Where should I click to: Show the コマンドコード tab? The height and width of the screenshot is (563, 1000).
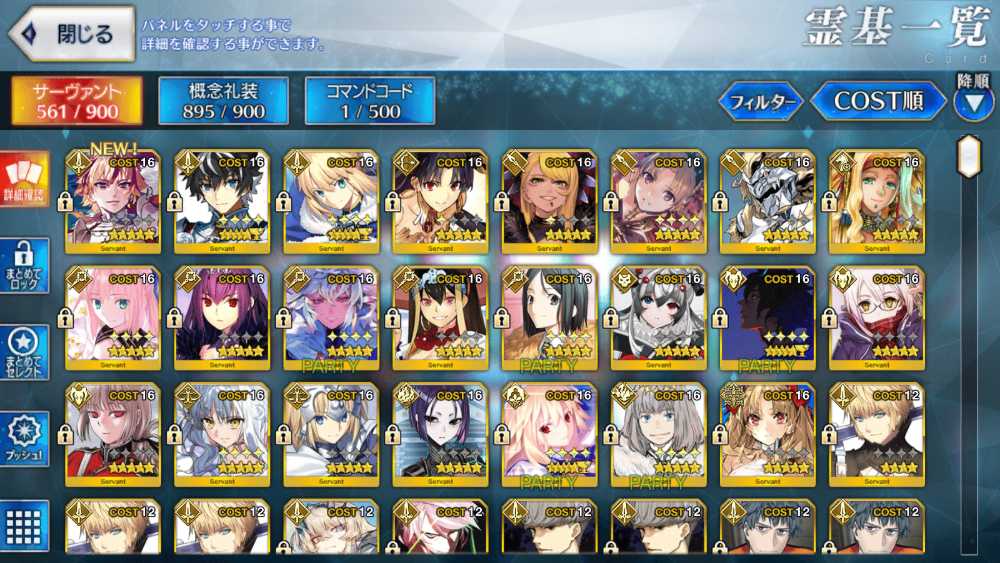pos(370,101)
